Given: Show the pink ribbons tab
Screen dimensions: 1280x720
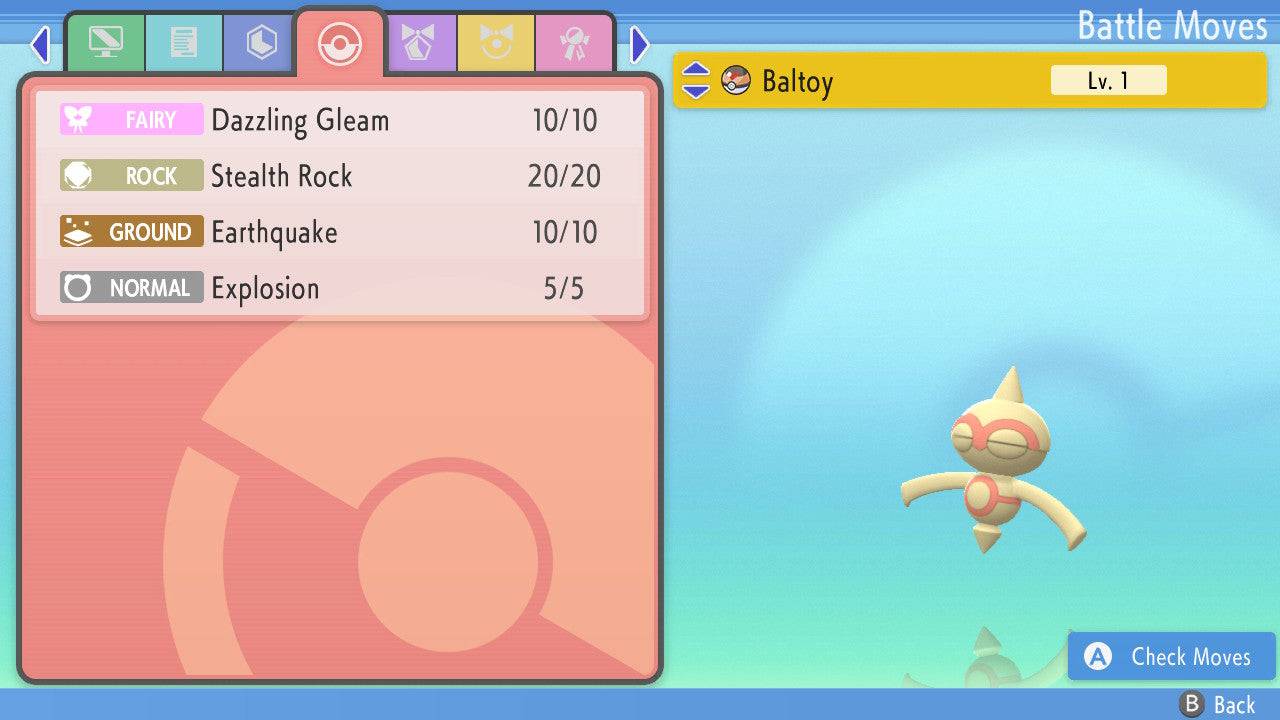Looking at the screenshot, I should point(574,43).
